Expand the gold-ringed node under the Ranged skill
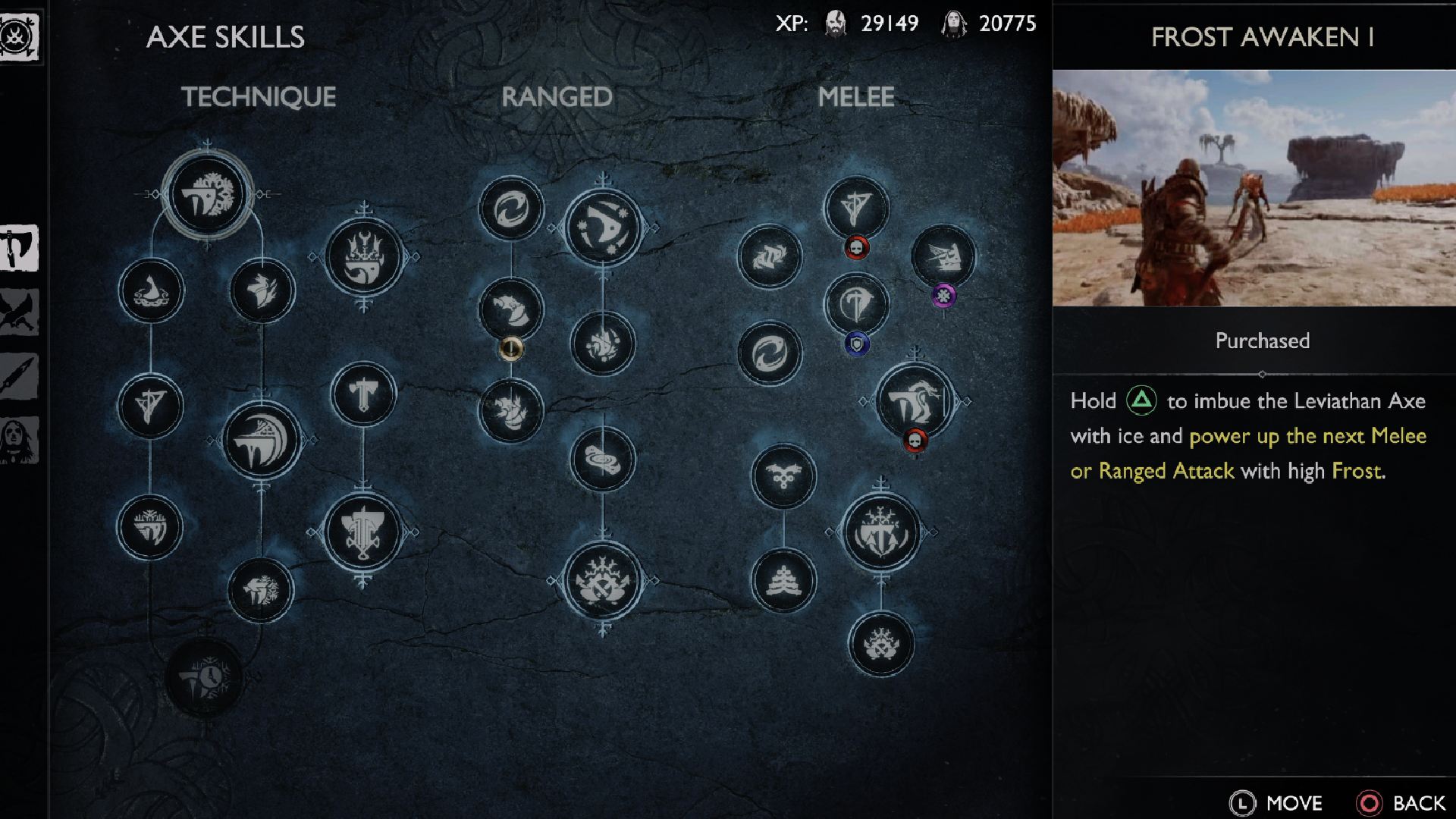 point(512,348)
